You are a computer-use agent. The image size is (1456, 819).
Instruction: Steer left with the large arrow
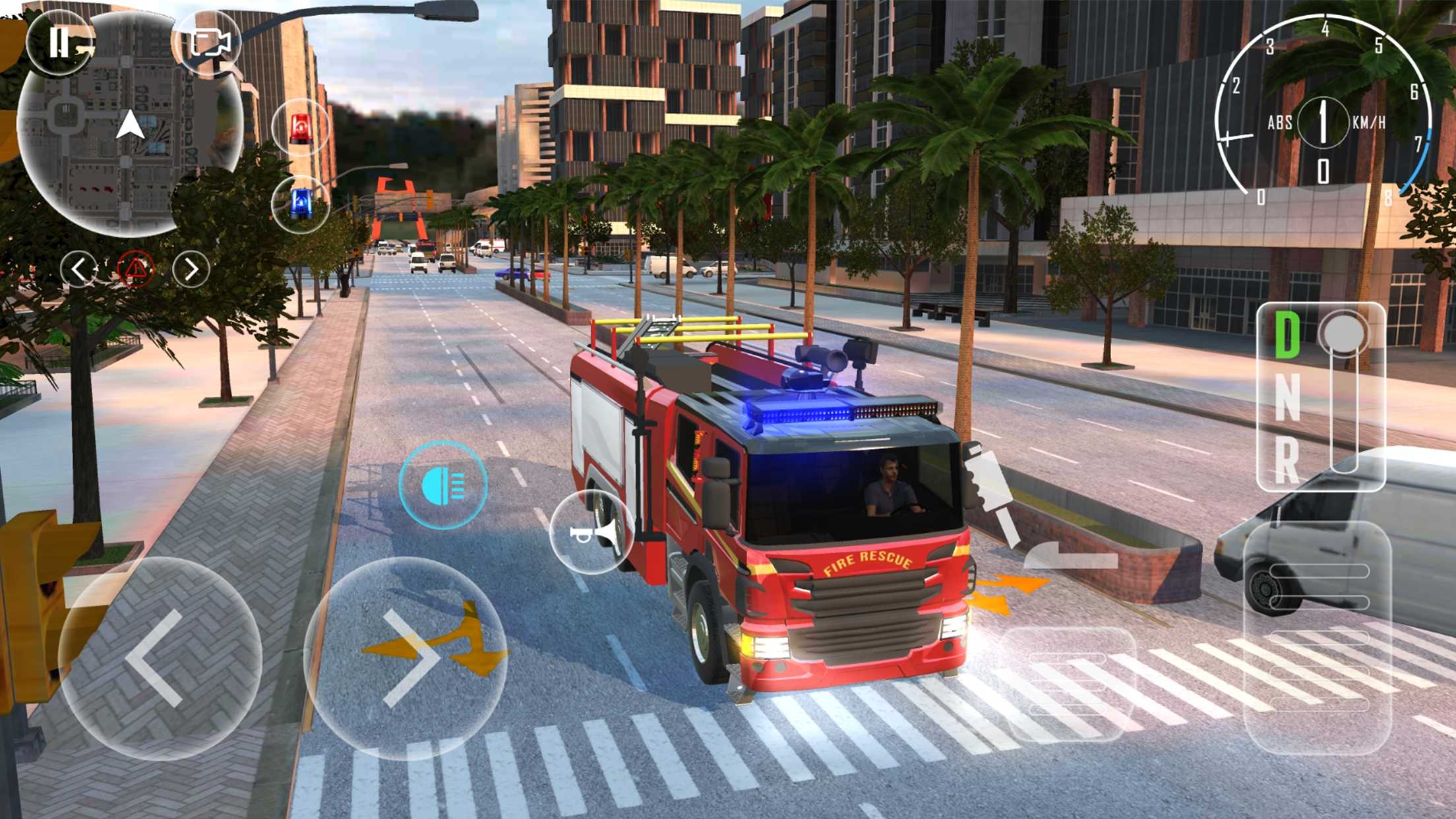pyautogui.click(x=160, y=658)
